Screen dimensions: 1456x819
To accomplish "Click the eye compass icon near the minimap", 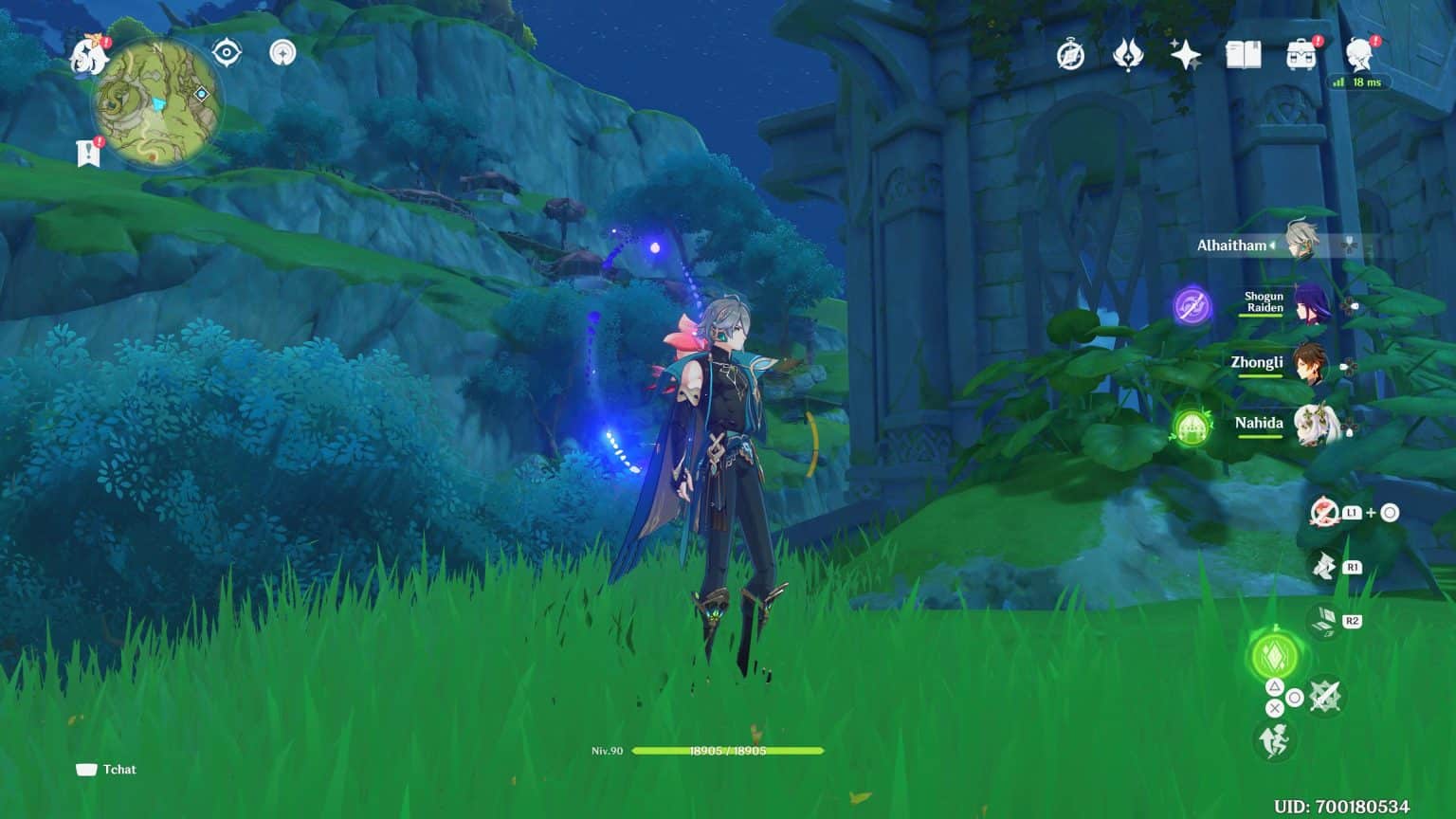I will click(227, 54).
